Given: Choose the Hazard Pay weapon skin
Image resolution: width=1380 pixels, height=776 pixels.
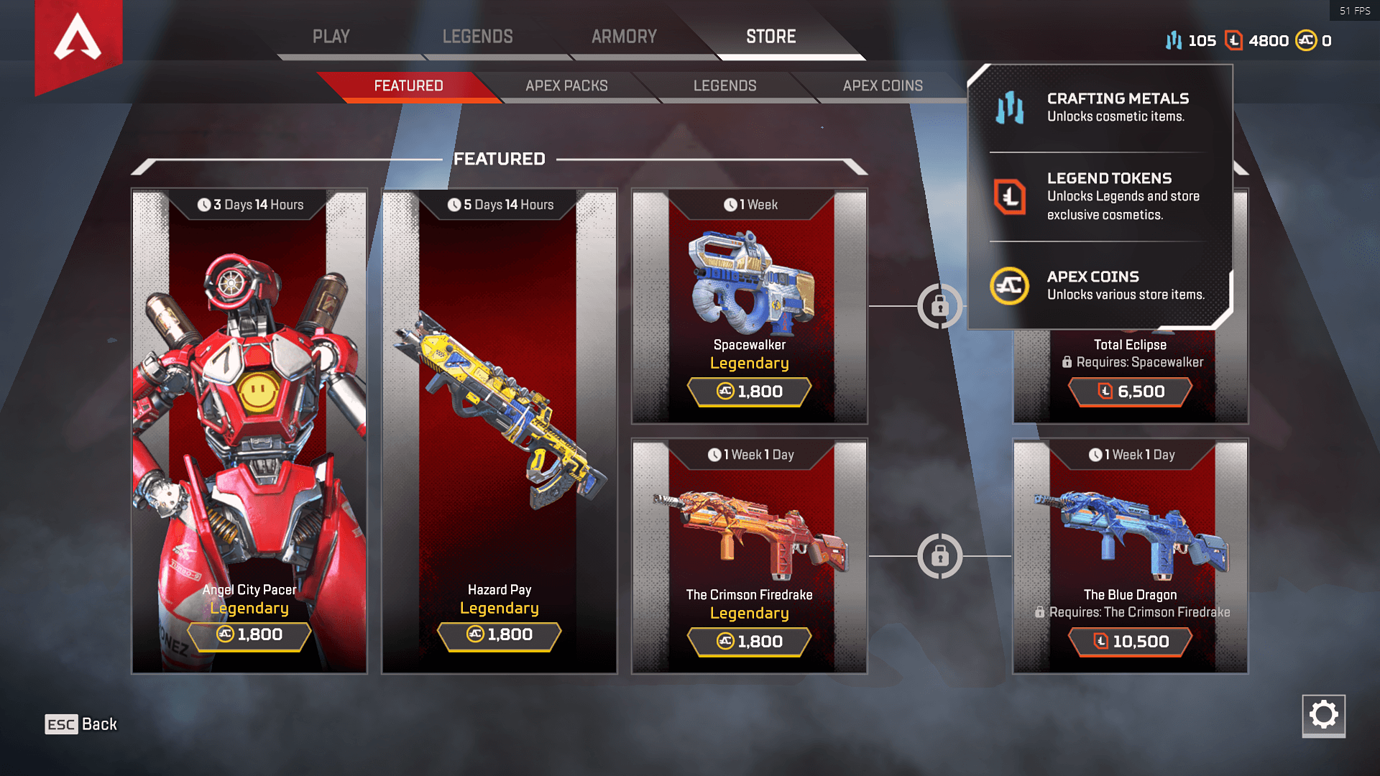Looking at the screenshot, I should pos(499,430).
